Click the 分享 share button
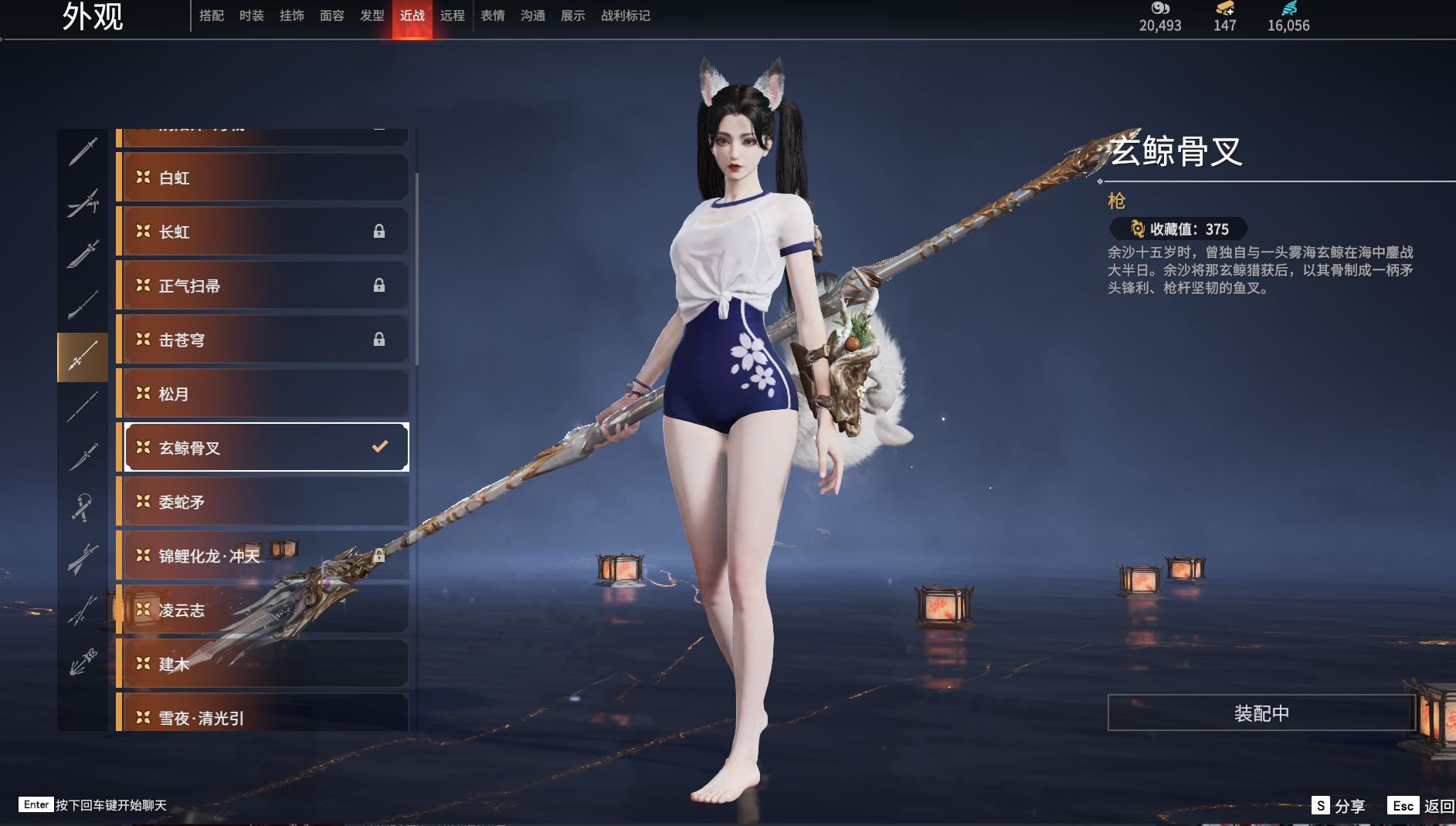The image size is (1456, 826). (1339, 806)
